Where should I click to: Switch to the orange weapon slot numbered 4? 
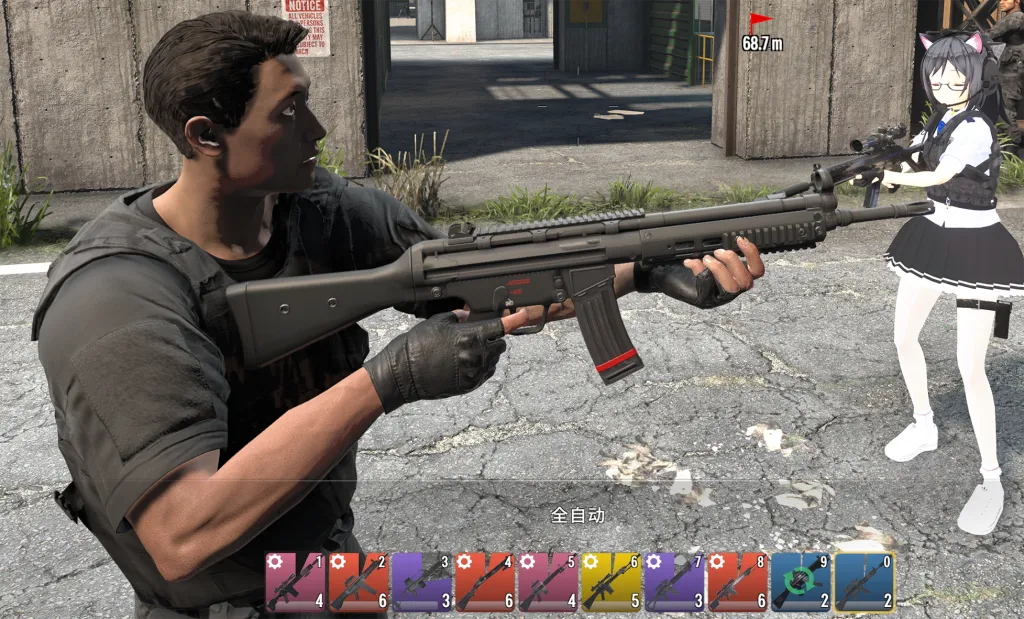click(485, 581)
